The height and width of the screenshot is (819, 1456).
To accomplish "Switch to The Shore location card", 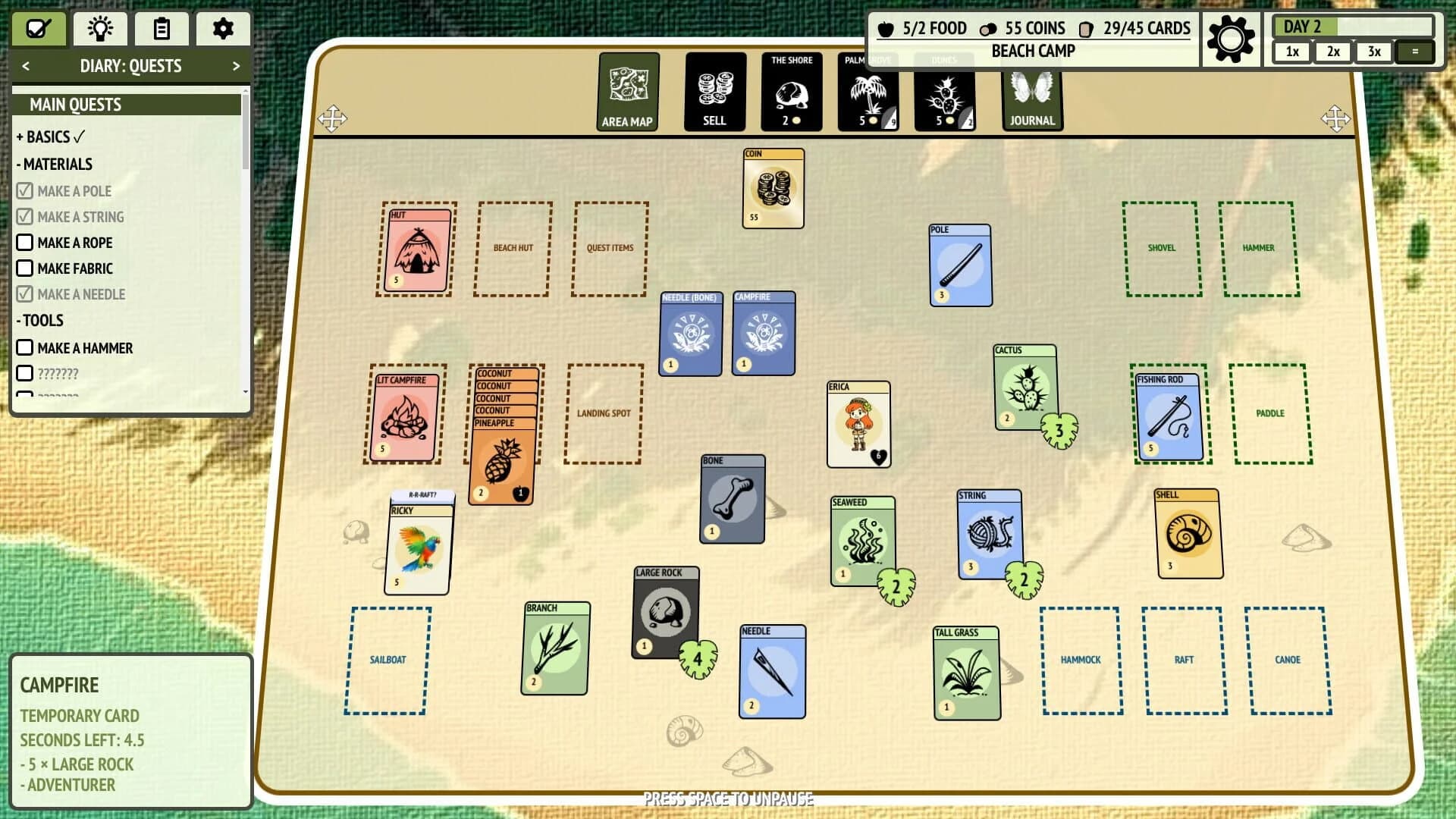I will [791, 91].
